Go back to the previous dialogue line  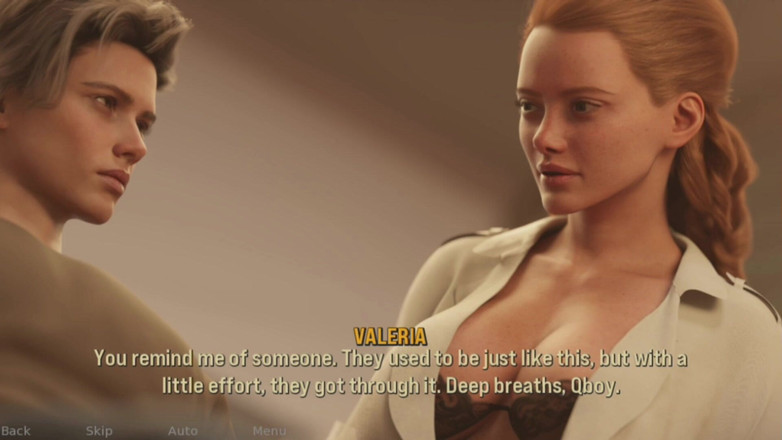pos(16,431)
